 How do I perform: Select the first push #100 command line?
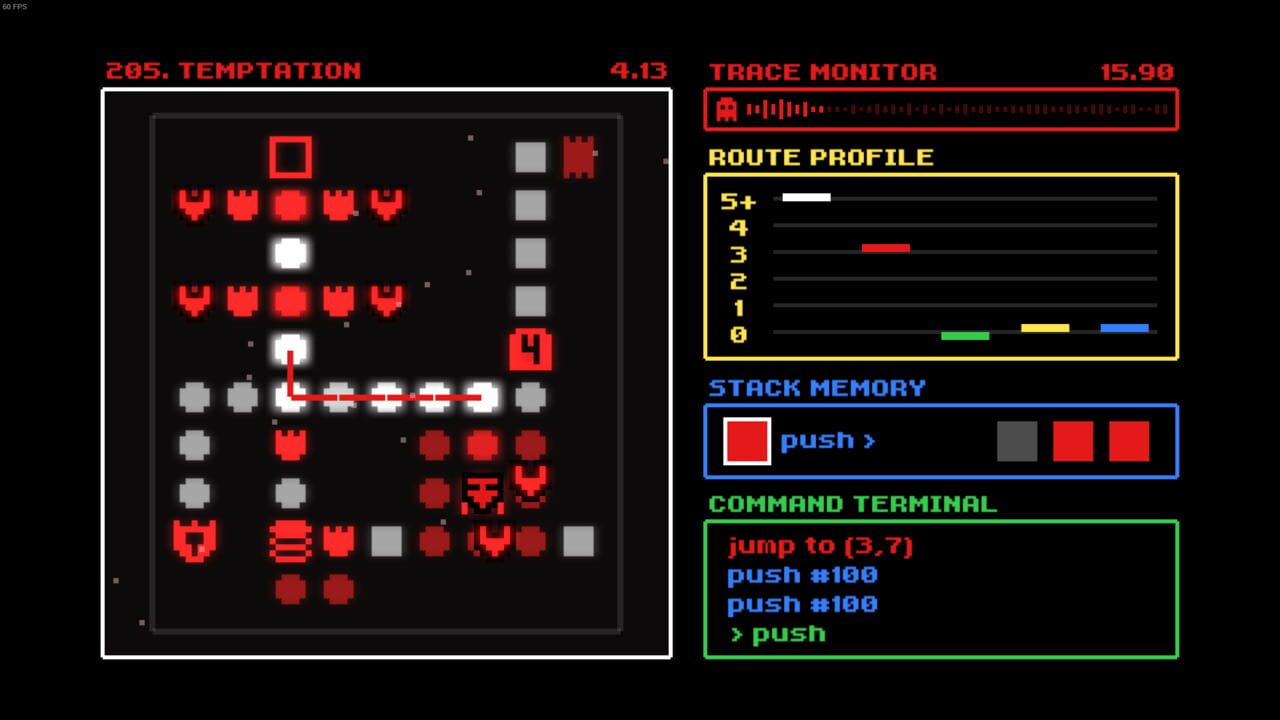tap(803, 575)
